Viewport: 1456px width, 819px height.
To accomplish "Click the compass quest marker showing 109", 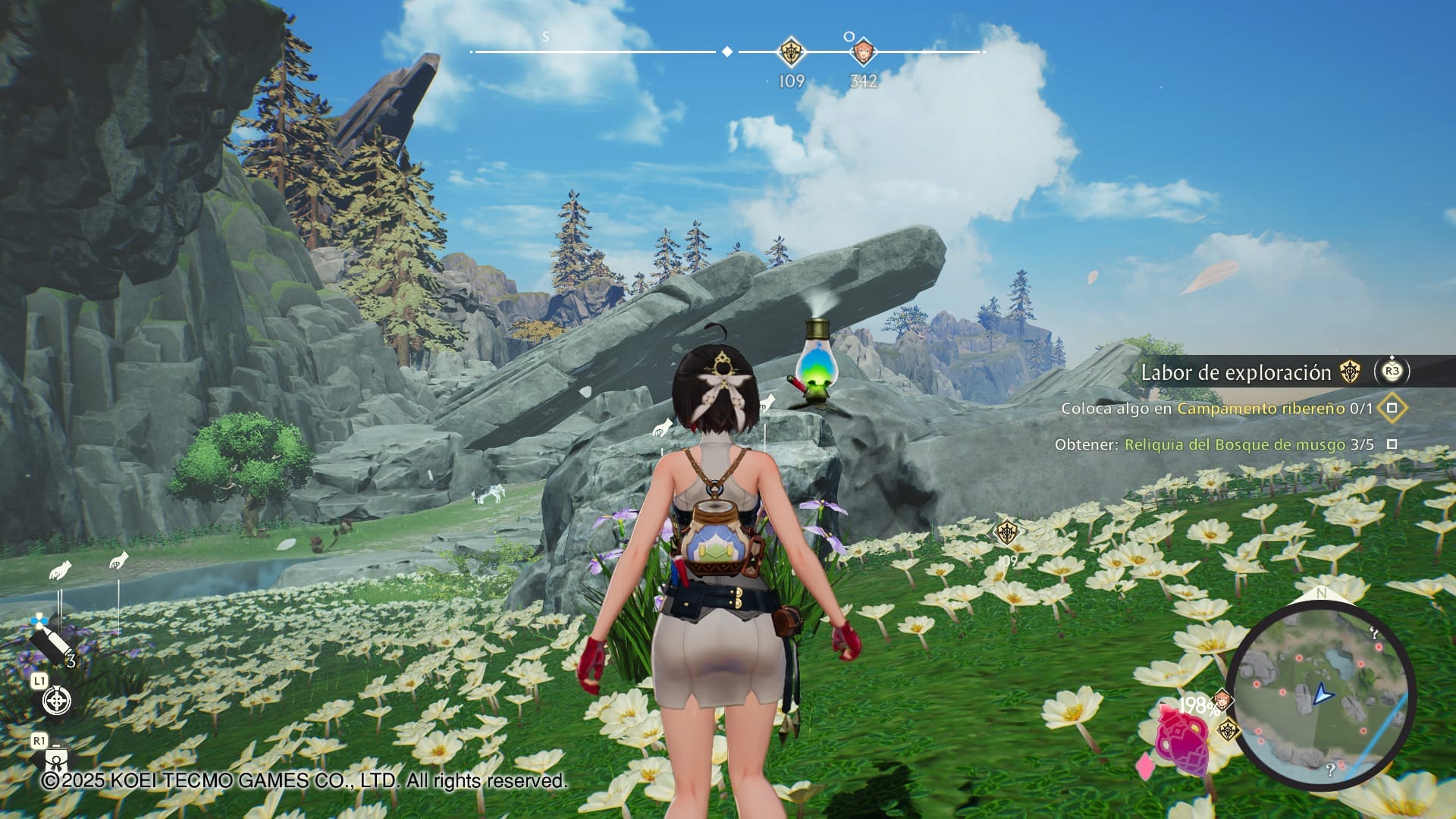I will [x=791, y=52].
